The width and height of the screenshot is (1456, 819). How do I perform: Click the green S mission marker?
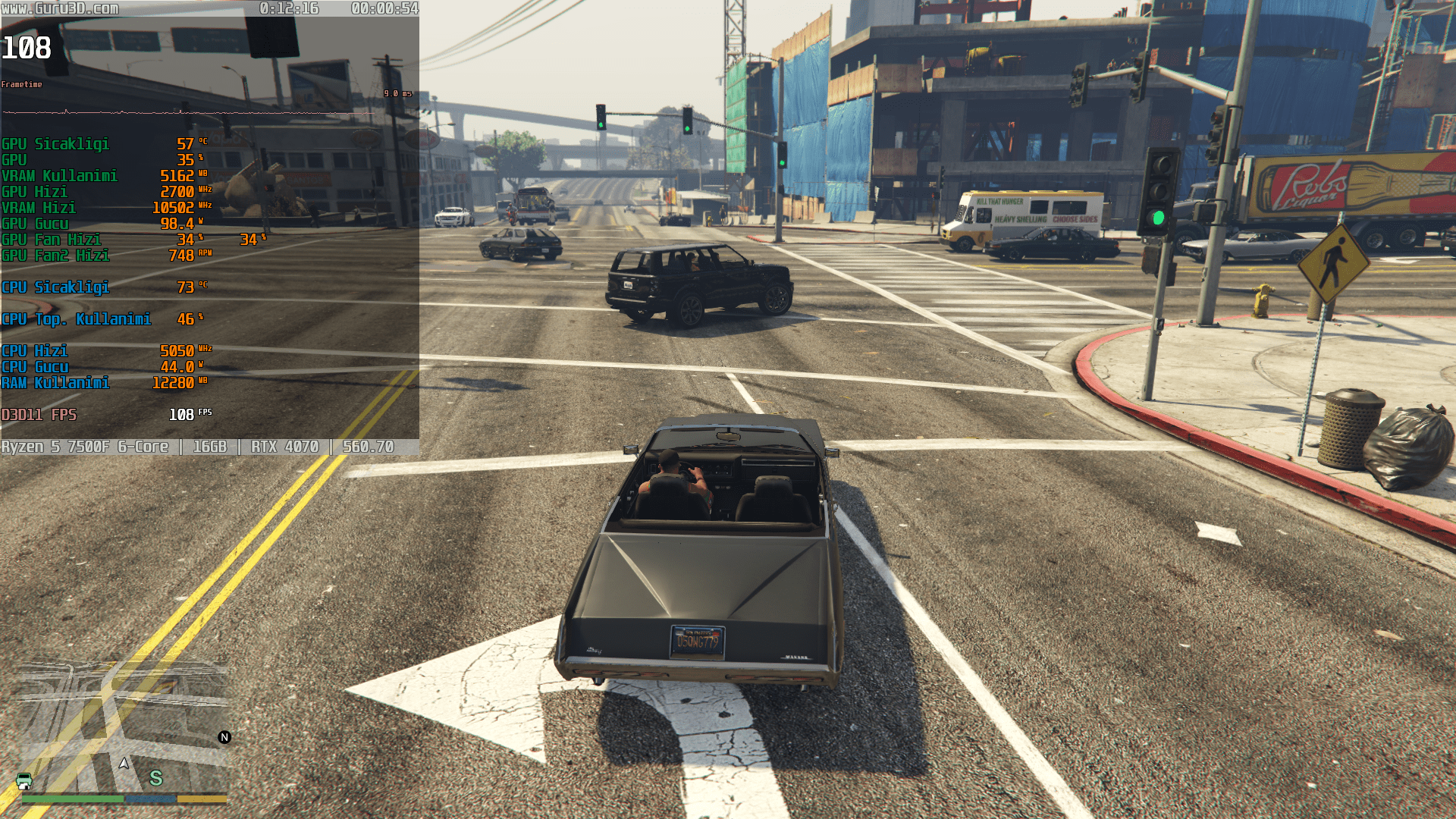coord(156,778)
